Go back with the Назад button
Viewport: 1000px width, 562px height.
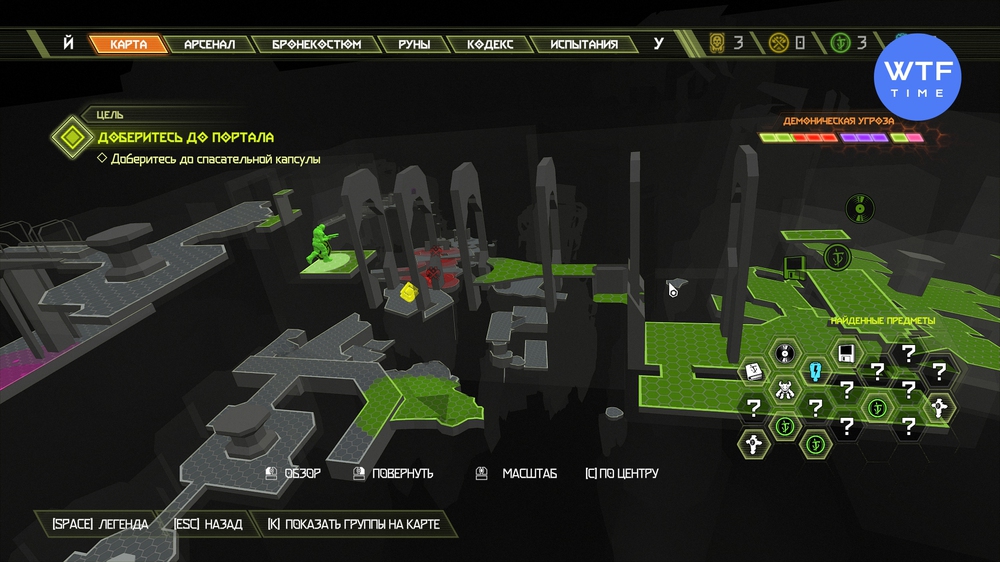coord(208,524)
